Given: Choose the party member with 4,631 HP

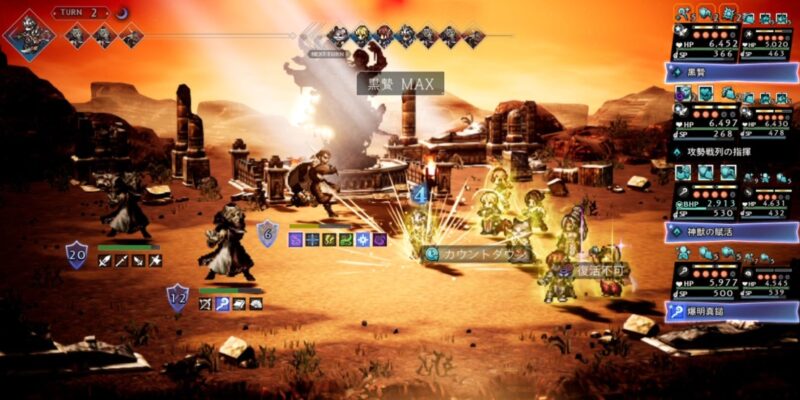Looking at the screenshot, I should pyautogui.click(x=768, y=202).
